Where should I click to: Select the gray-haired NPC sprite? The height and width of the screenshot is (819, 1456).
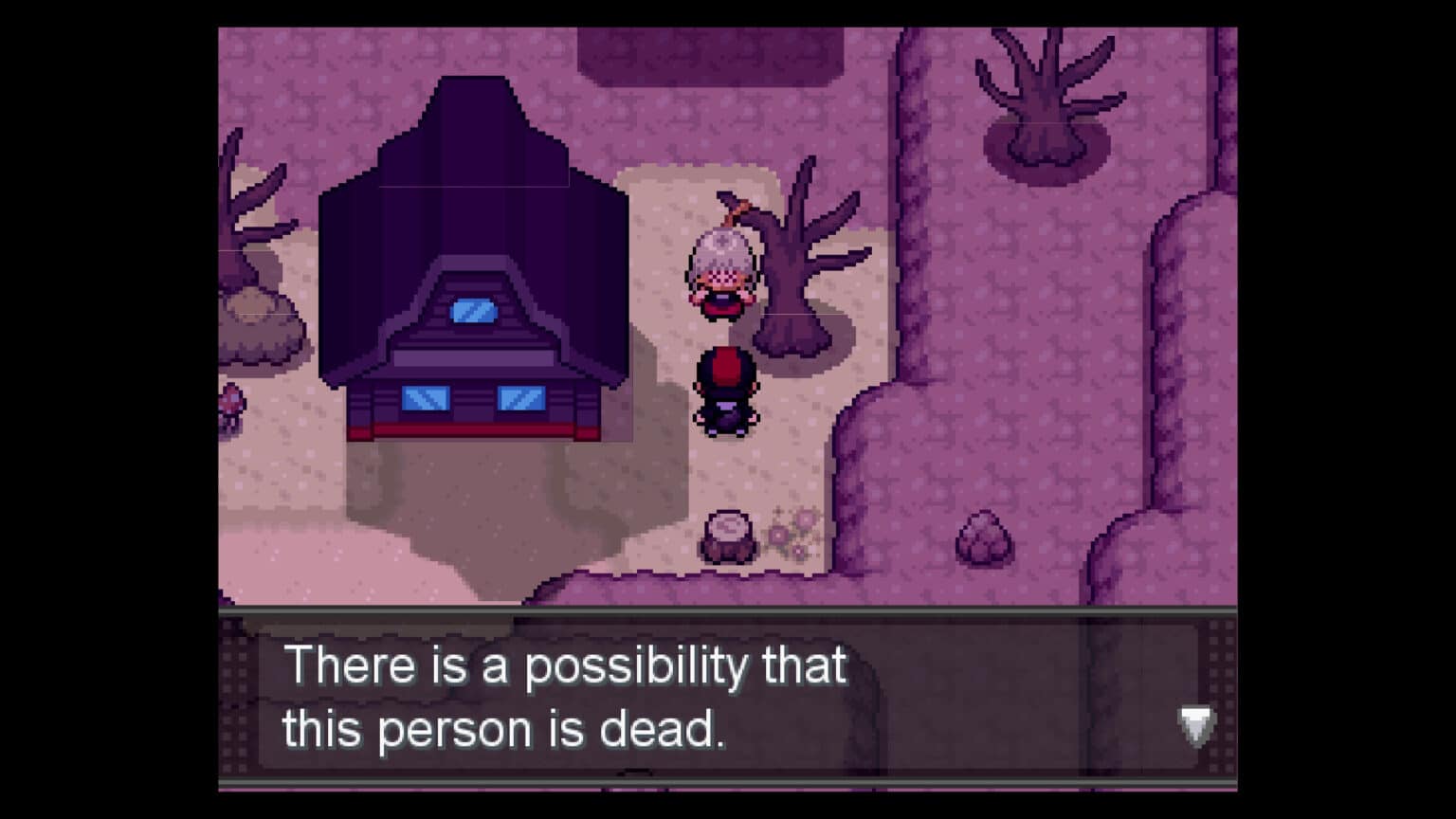724,265
